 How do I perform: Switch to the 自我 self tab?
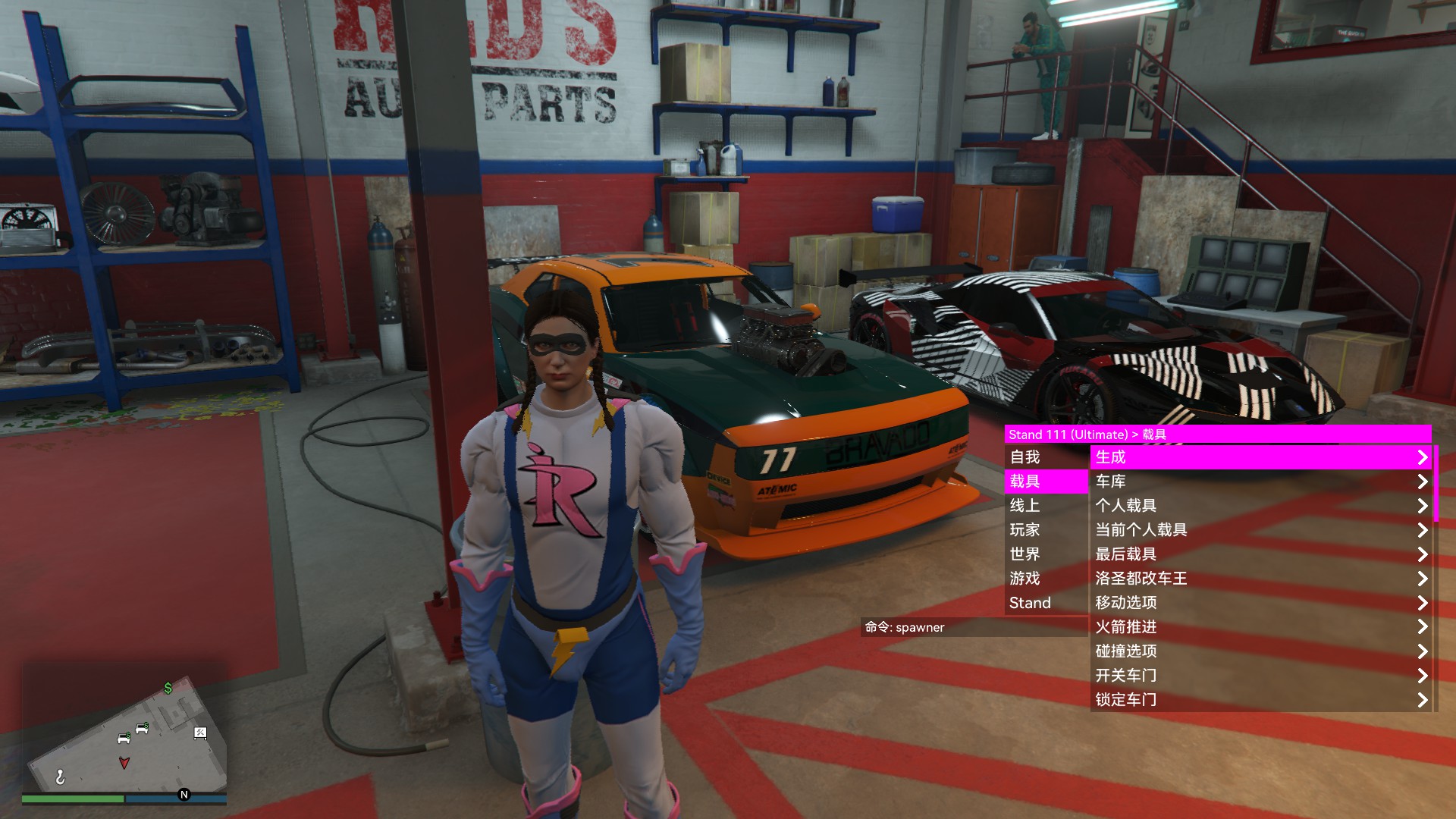[1046, 457]
